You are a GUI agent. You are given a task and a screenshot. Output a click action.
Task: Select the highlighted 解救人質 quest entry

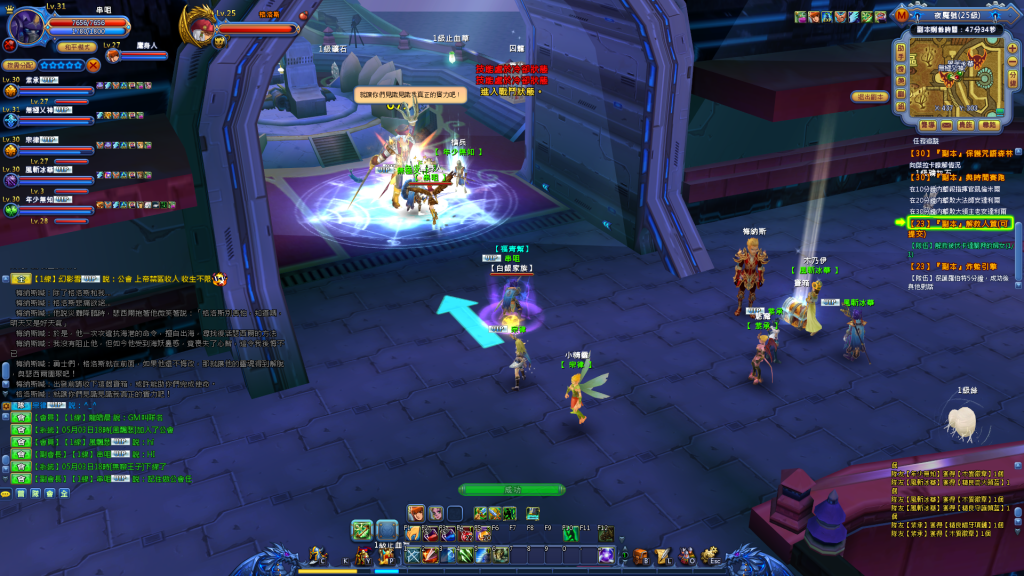click(958, 223)
